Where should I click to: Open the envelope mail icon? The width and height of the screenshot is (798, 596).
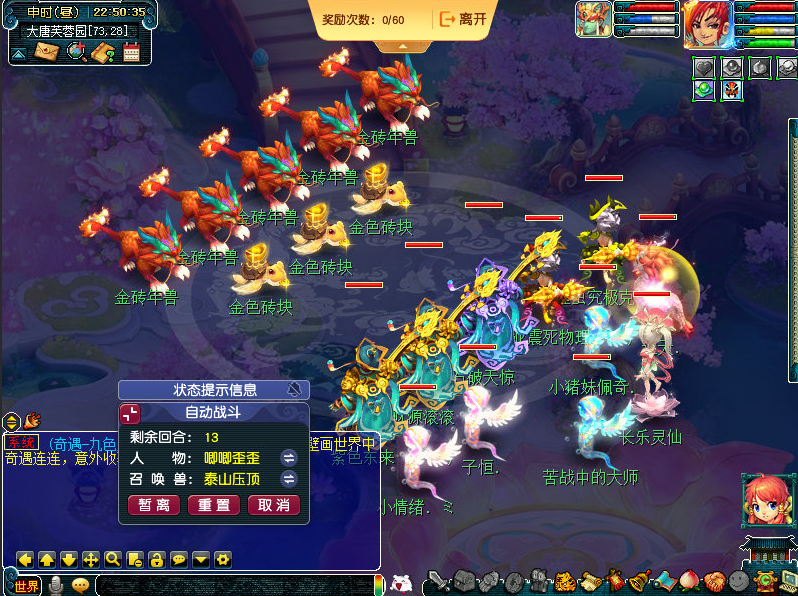pos(46,52)
